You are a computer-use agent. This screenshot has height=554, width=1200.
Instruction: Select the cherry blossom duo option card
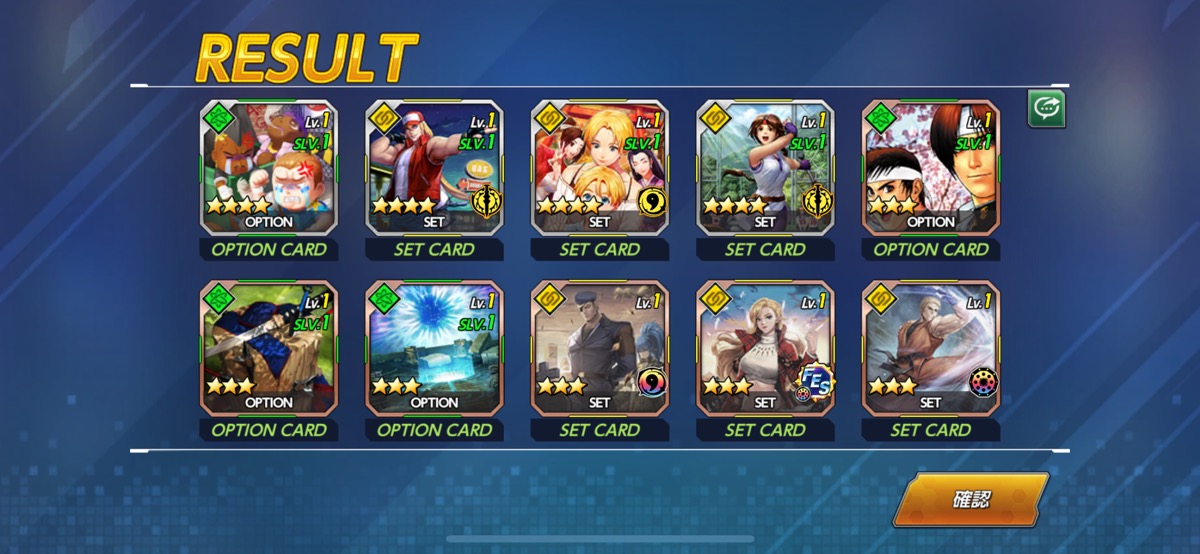coord(931,168)
